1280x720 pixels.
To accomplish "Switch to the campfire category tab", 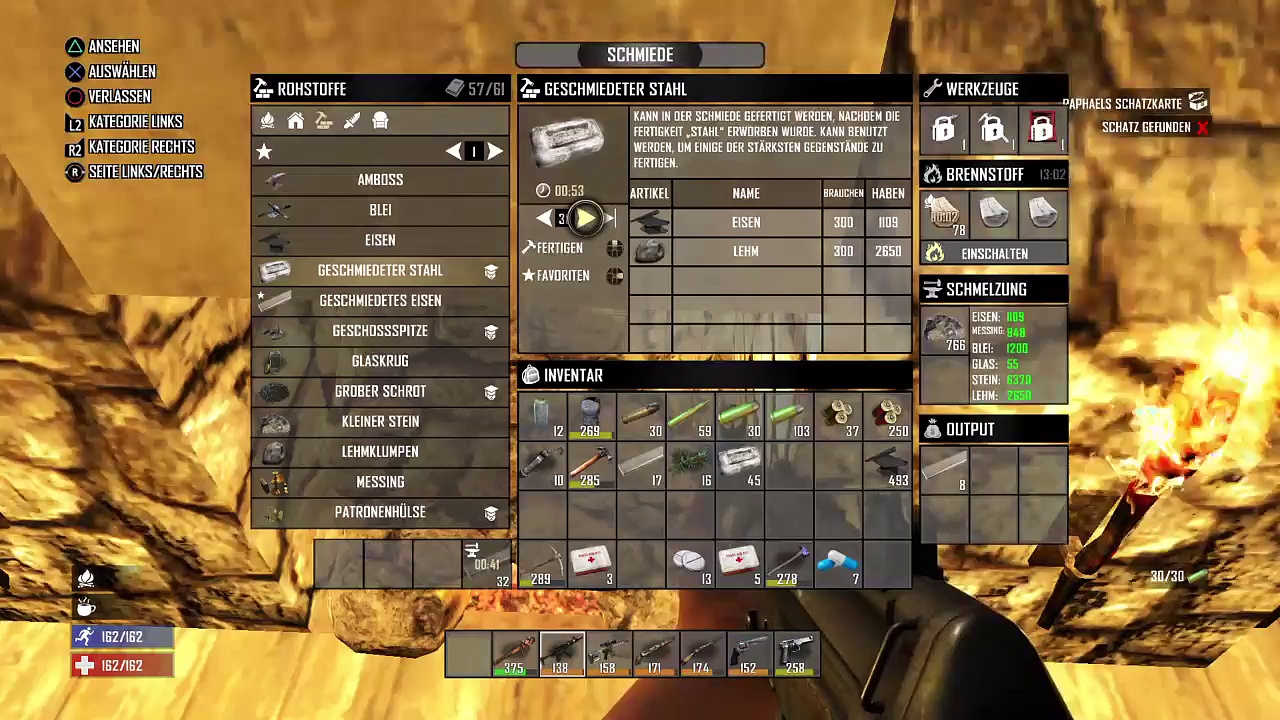I will click(x=267, y=121).
